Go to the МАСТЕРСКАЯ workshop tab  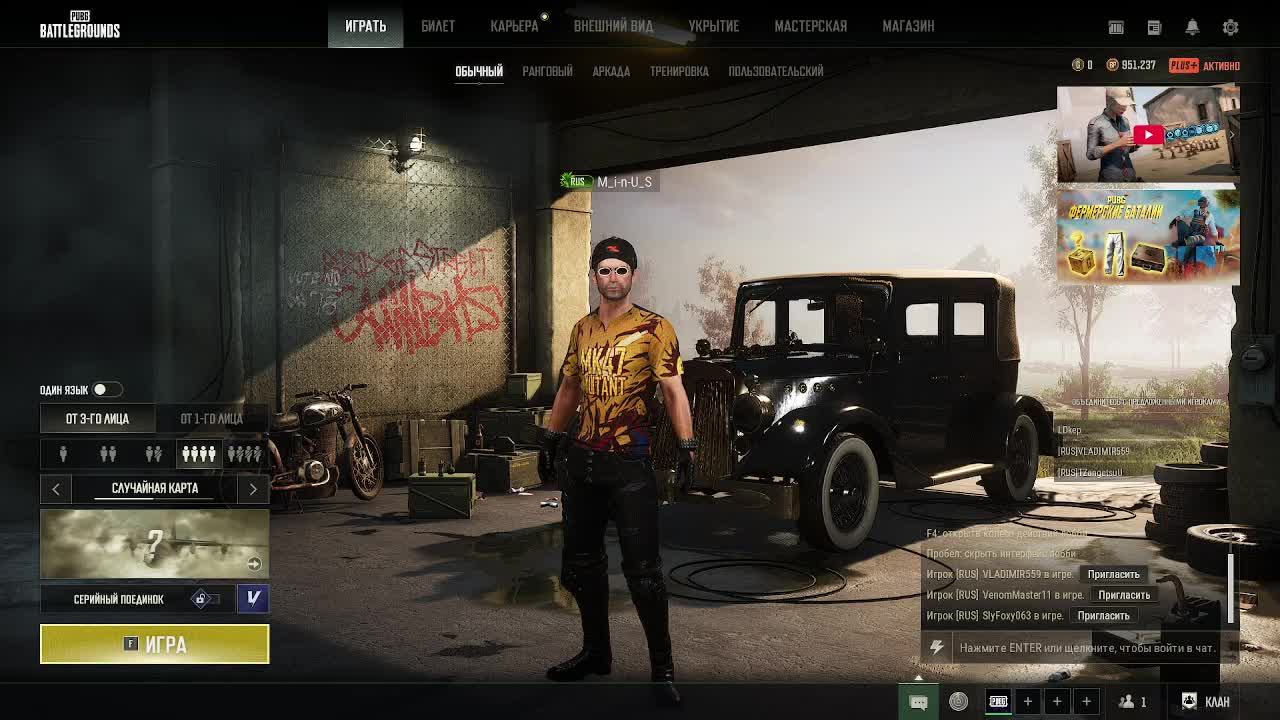[x=810, y=26]
